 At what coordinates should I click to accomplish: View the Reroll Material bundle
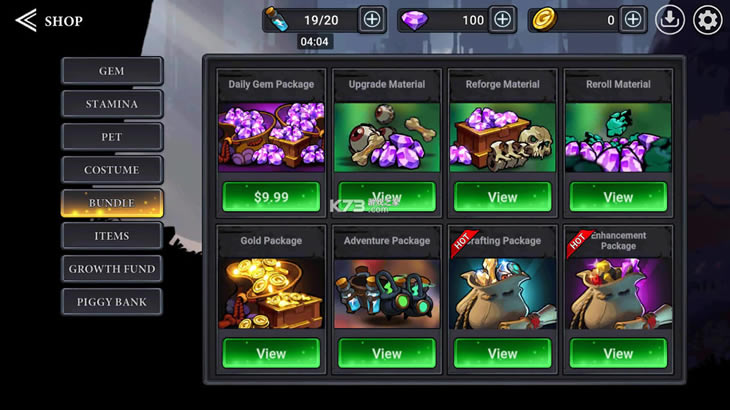pyautogui.click(x=618, y=197)
